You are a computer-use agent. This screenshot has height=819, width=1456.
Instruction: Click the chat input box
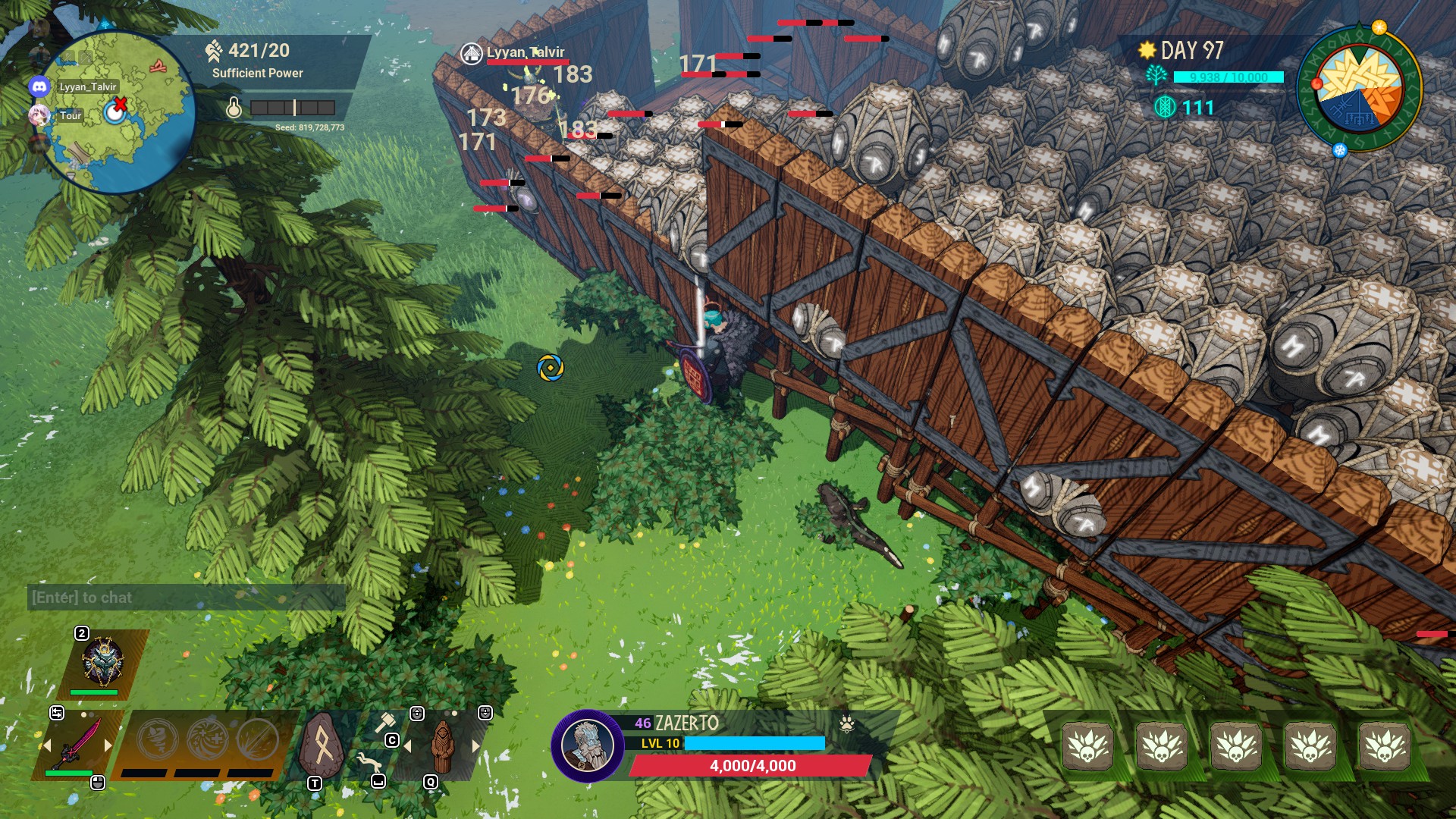point(186,598)
